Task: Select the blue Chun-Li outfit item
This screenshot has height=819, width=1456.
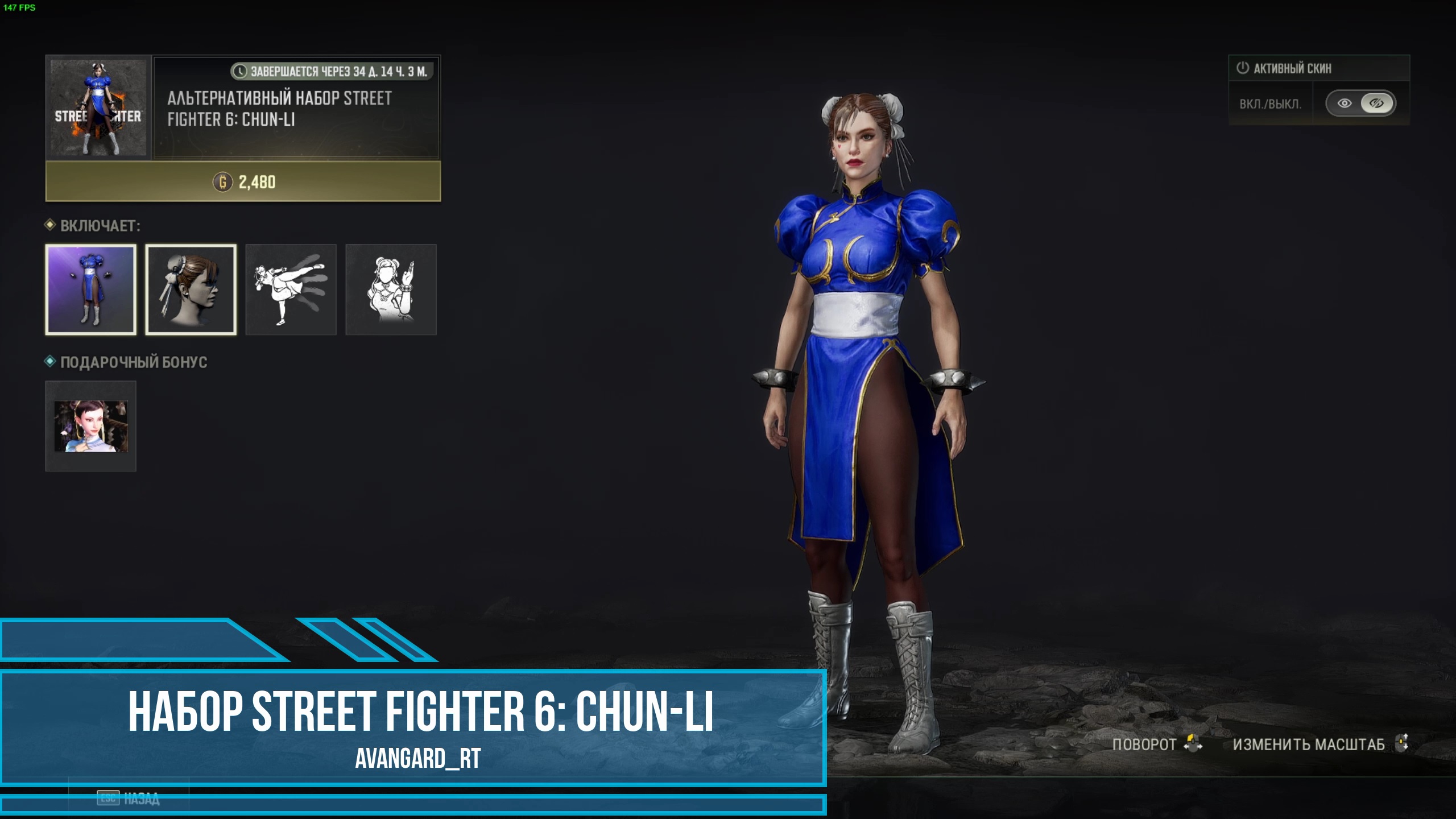Action: [91, 289]
